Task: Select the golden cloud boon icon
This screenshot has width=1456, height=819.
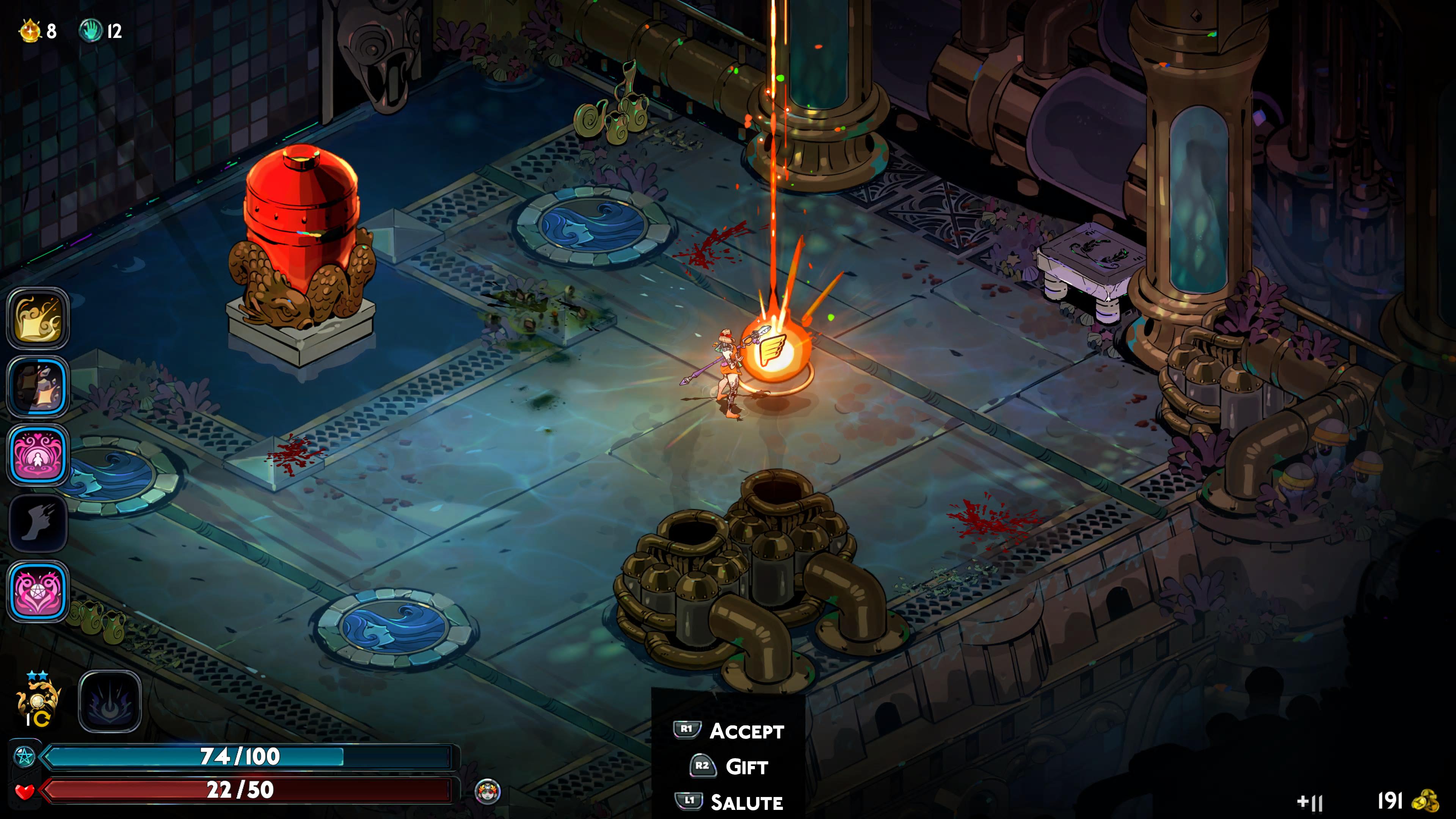Action: [38, 319]
